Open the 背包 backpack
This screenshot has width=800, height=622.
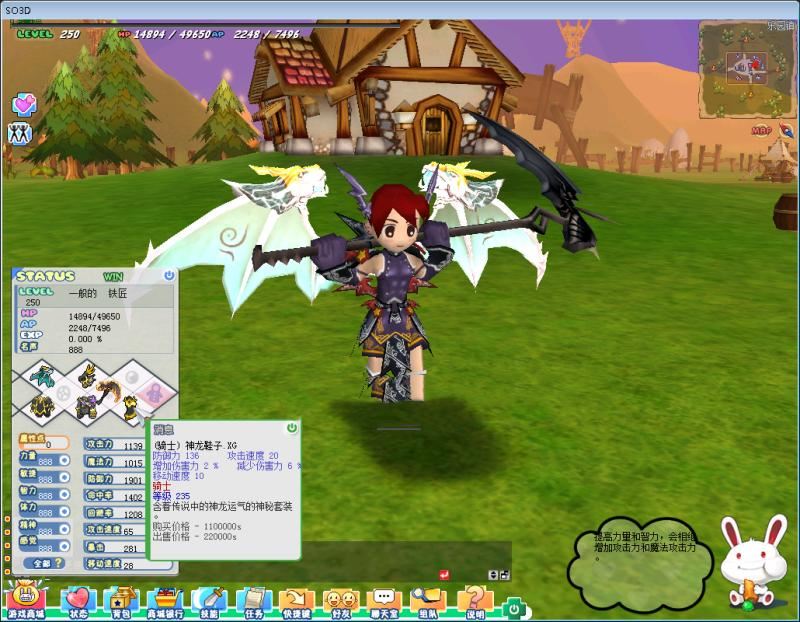(121, 601)
